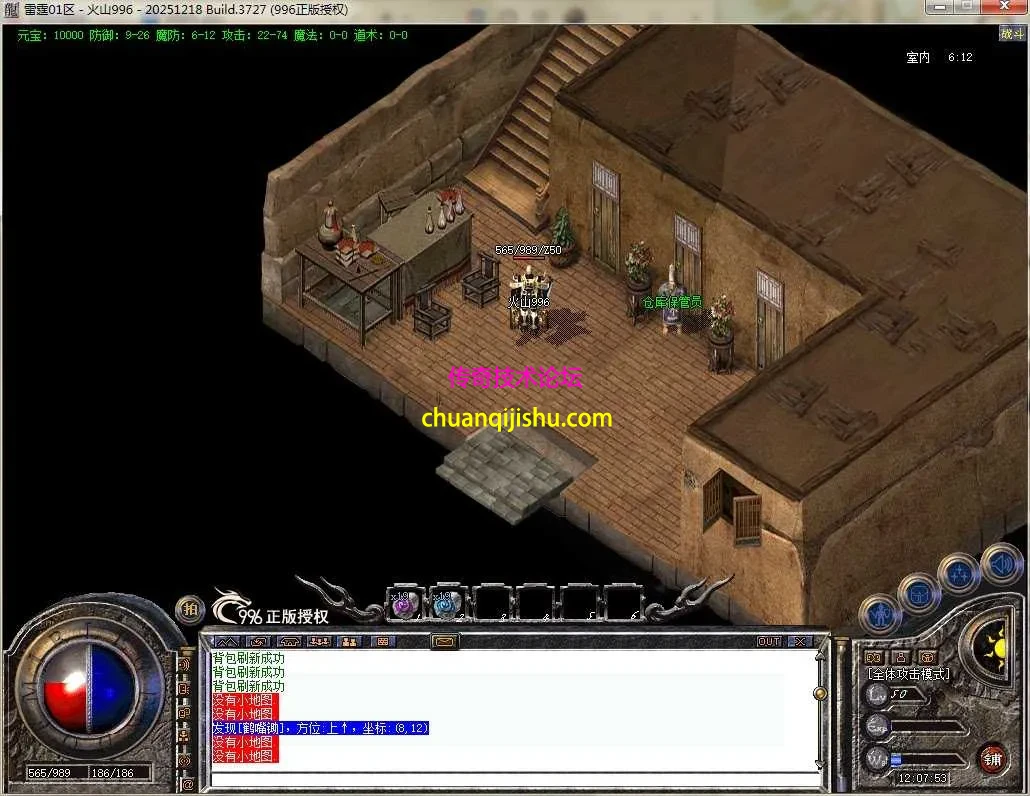Minimize the game window
Screen dimensions: 1030x796
point(937,8)
